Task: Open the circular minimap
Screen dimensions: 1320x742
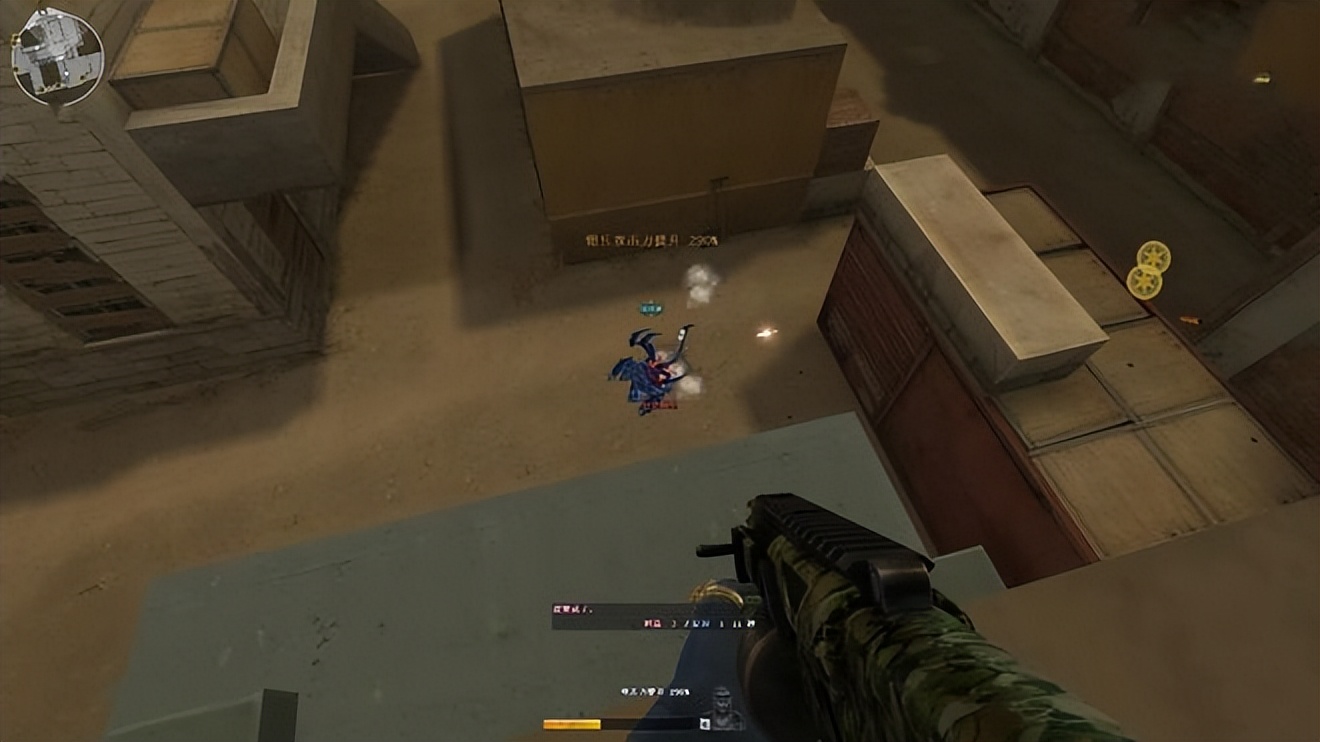Action: pyautogui.click(x=57, y=56)
